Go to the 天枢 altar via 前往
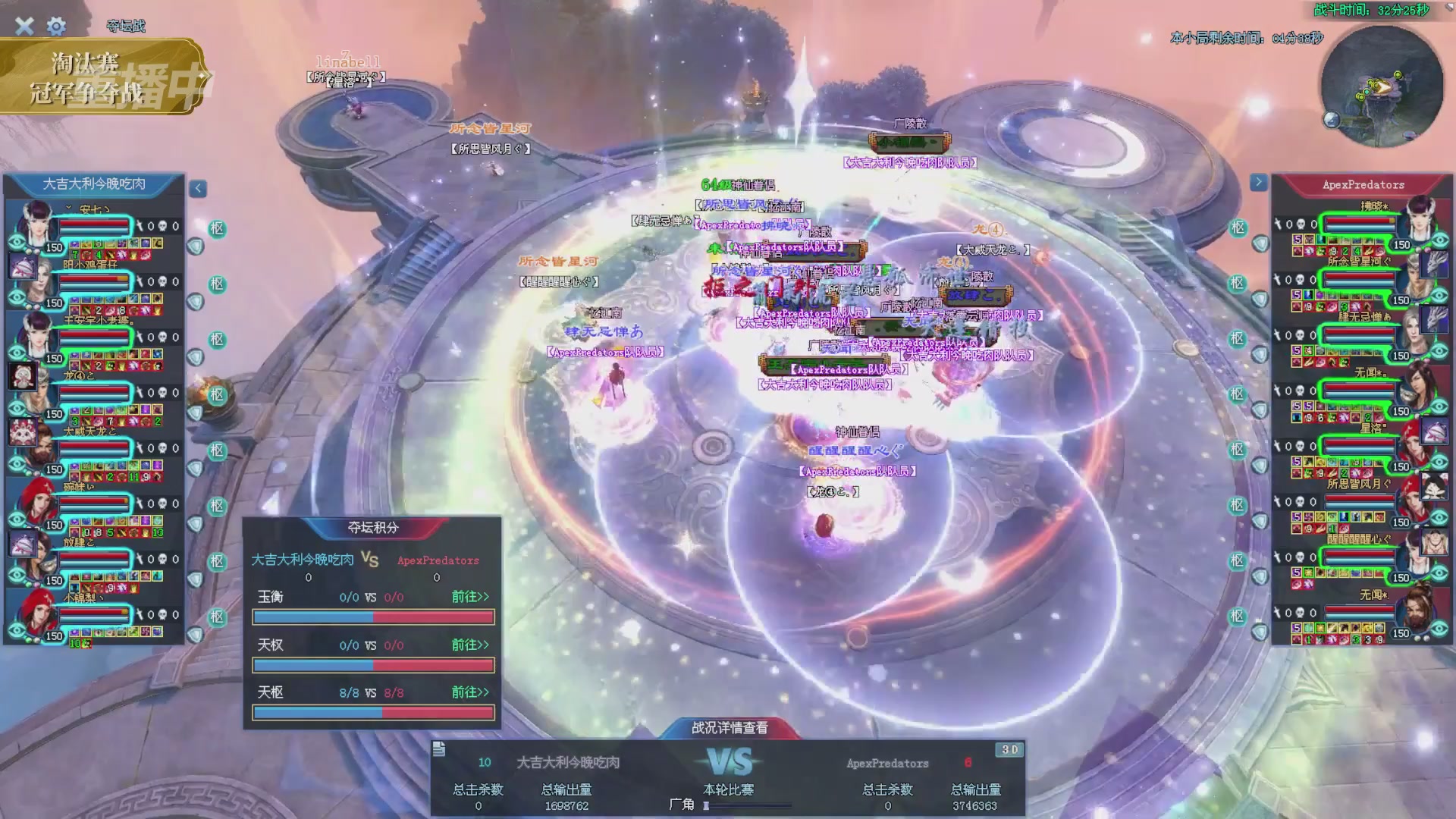 (x=470, y=692)
